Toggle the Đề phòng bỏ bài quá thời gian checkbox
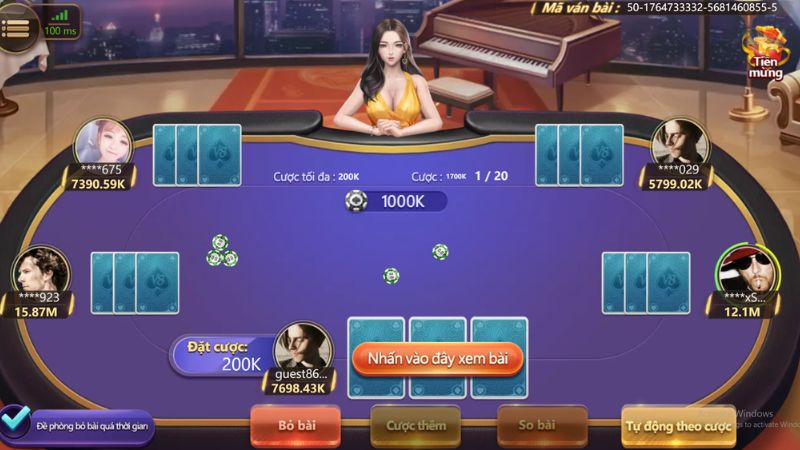This screenshot has width=800, height=450. (14, 417)
